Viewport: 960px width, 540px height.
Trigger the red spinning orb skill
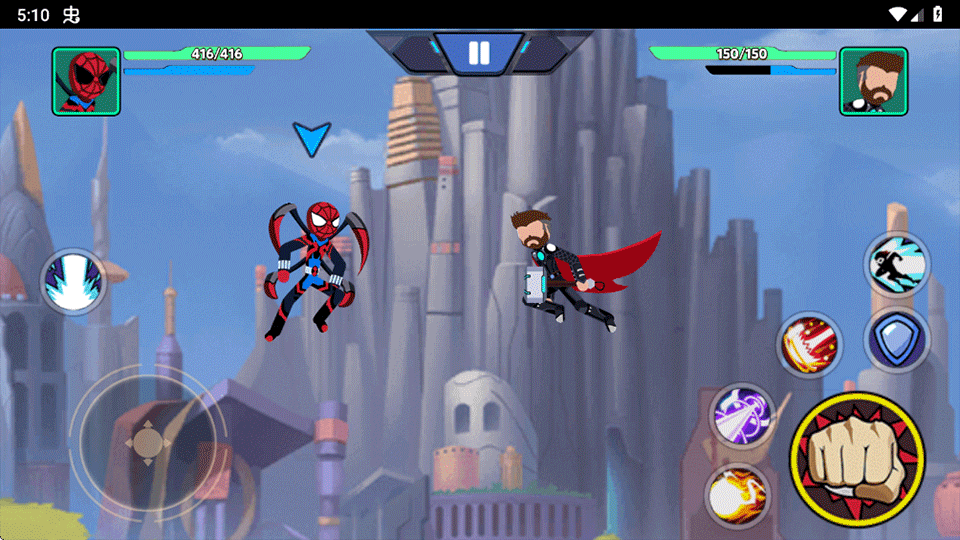point(810,345)
